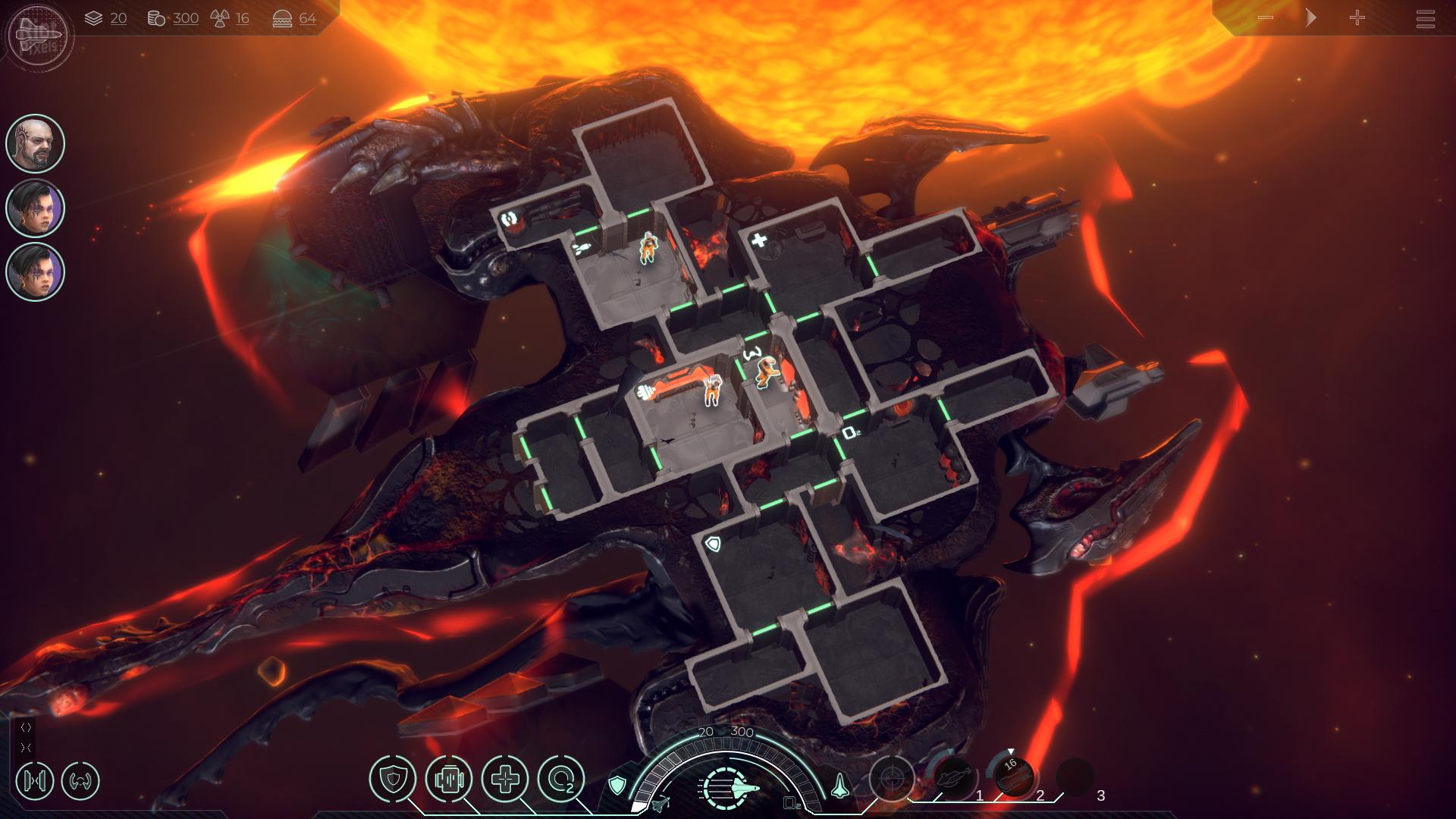
Task: Select weapon slot 2 showing 16
Action: click(x=1014, y=777)
